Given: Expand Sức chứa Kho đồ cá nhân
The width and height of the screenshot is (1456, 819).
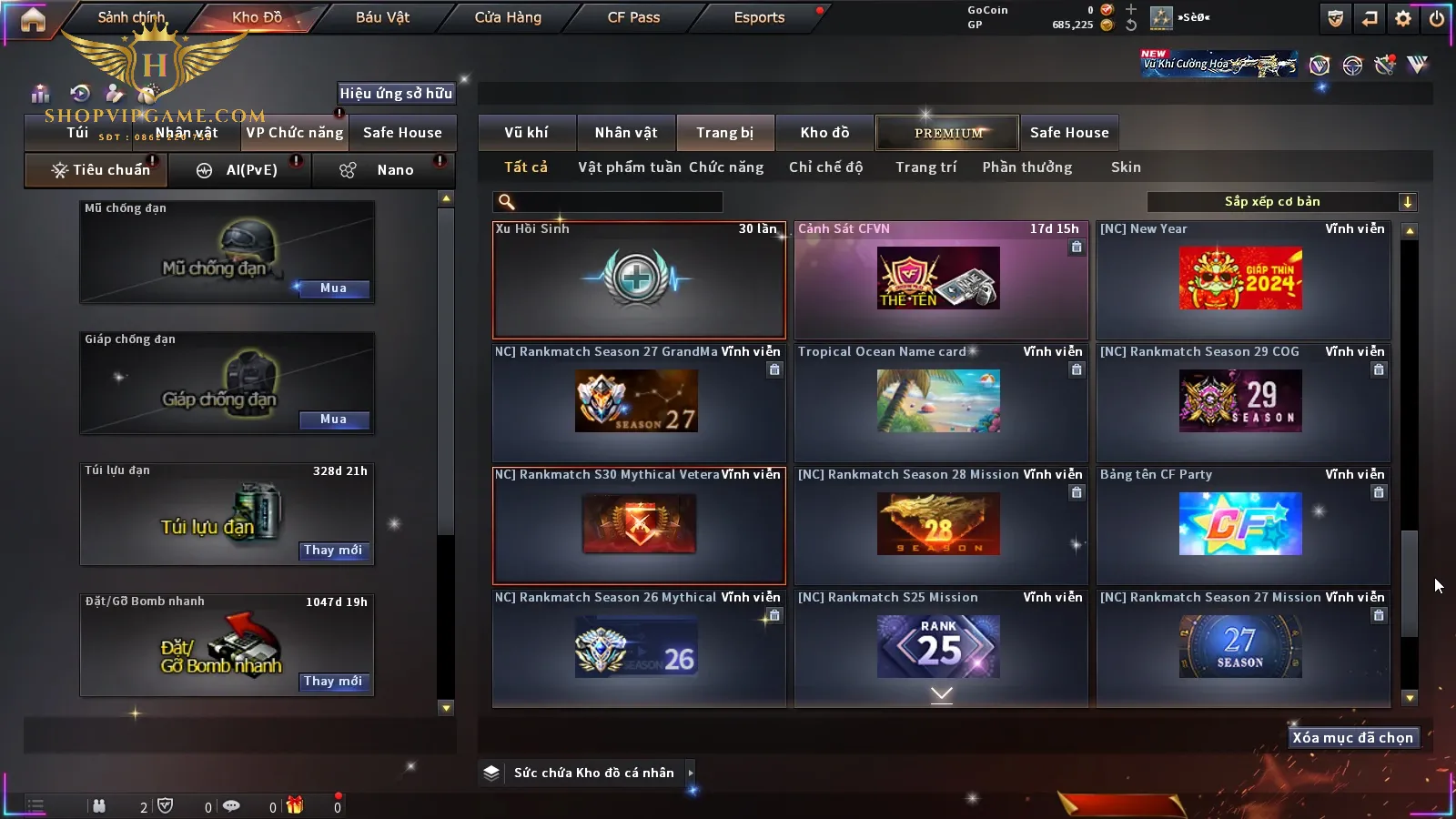Looking at the screenshot, I should (691, 773).
